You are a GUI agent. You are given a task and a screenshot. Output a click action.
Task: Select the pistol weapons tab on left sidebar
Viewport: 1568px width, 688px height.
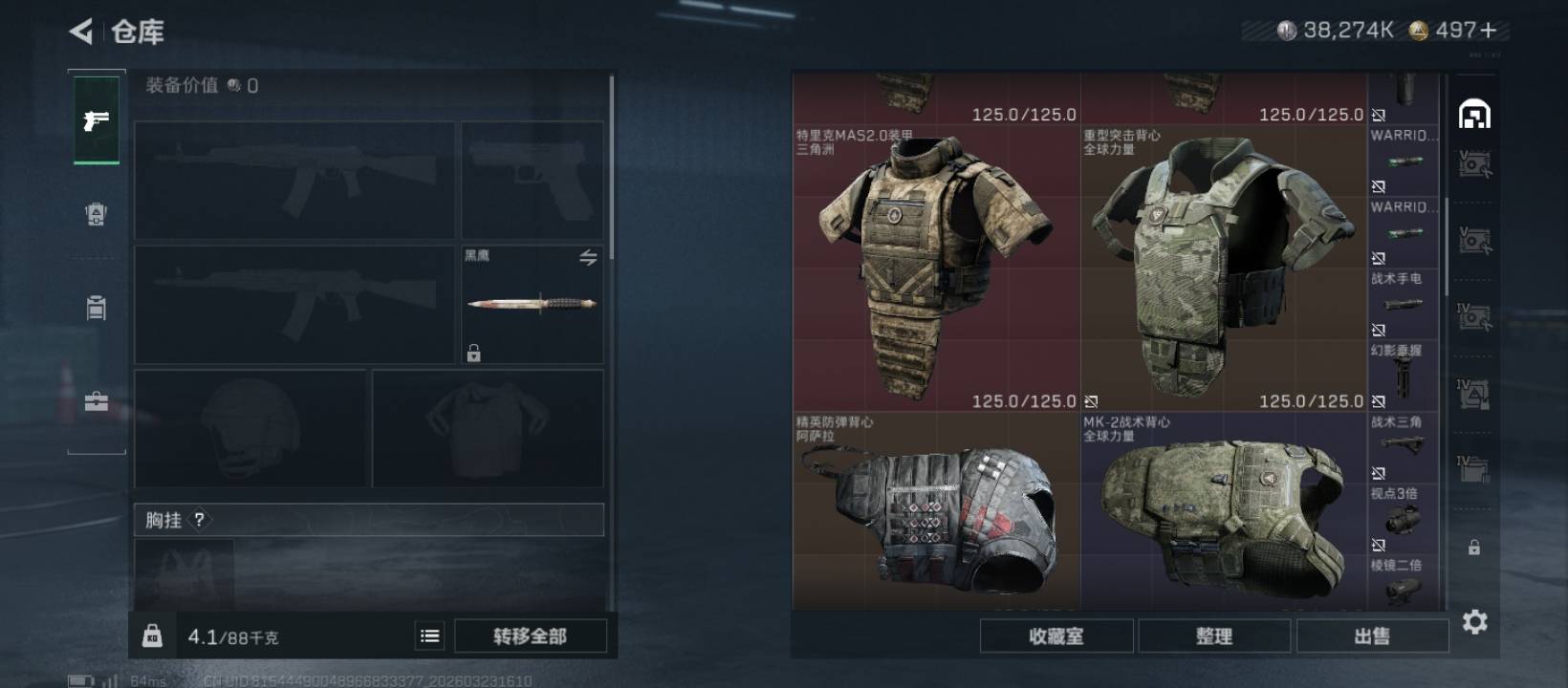coord(95,119)
